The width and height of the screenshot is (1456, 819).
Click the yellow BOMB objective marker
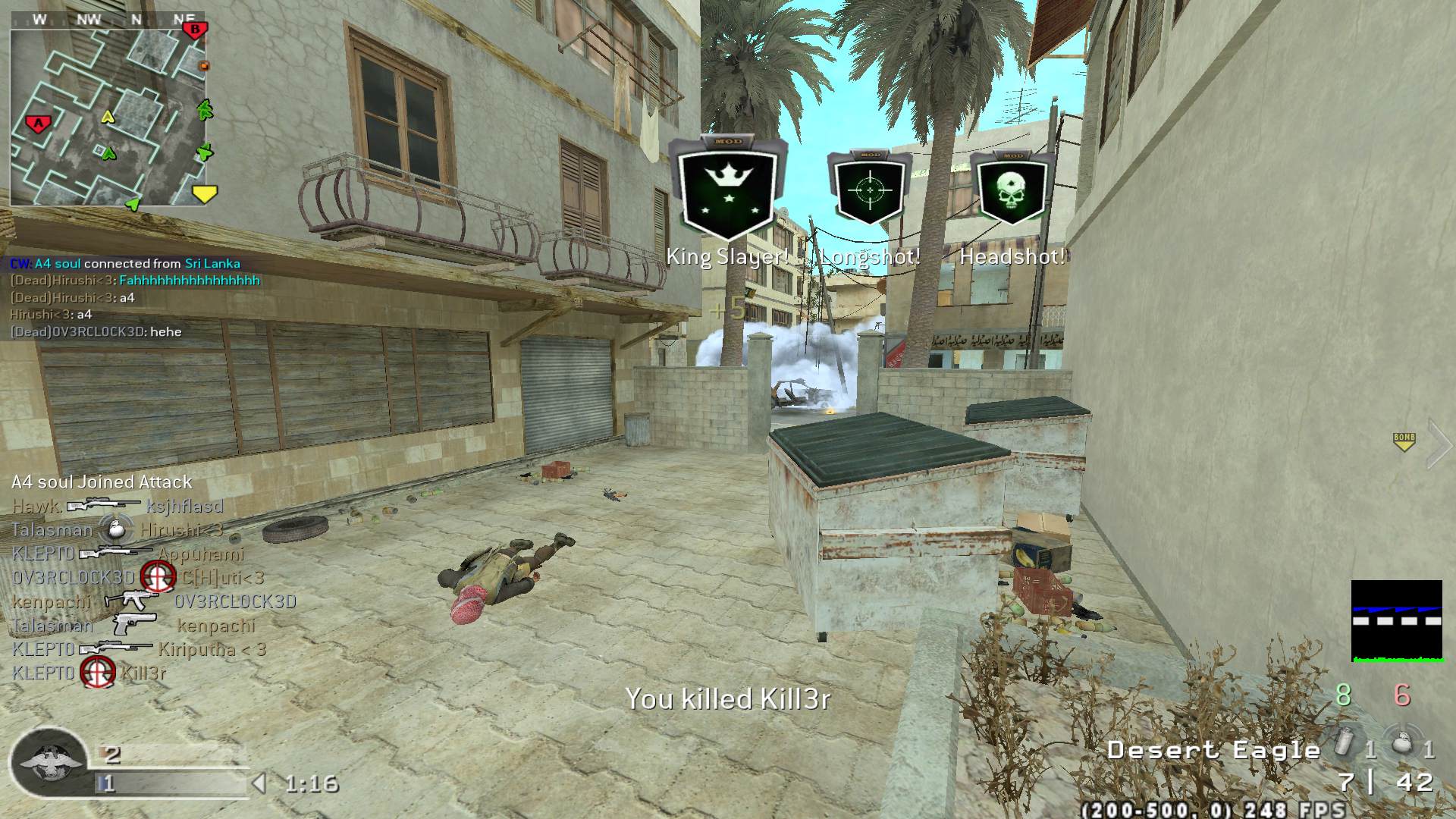[x=1404, y=441]
